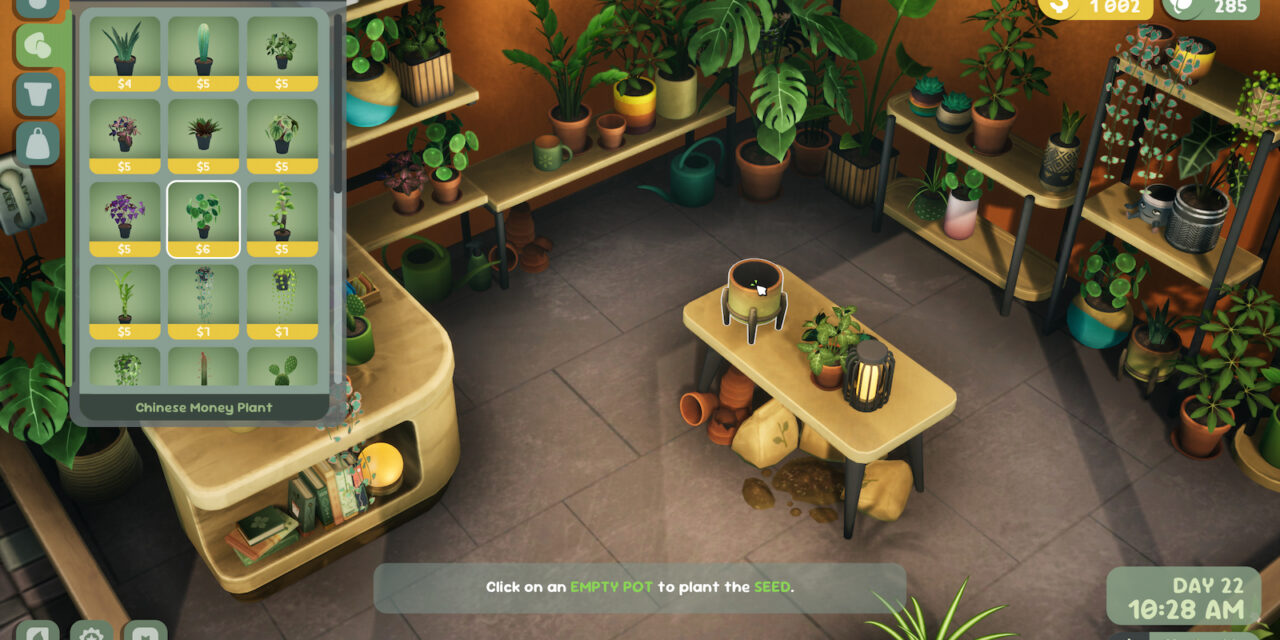Pick the prickly pear cactus seed
Image resolution: width=1280 pixels, height=640 pixels.
281,368
